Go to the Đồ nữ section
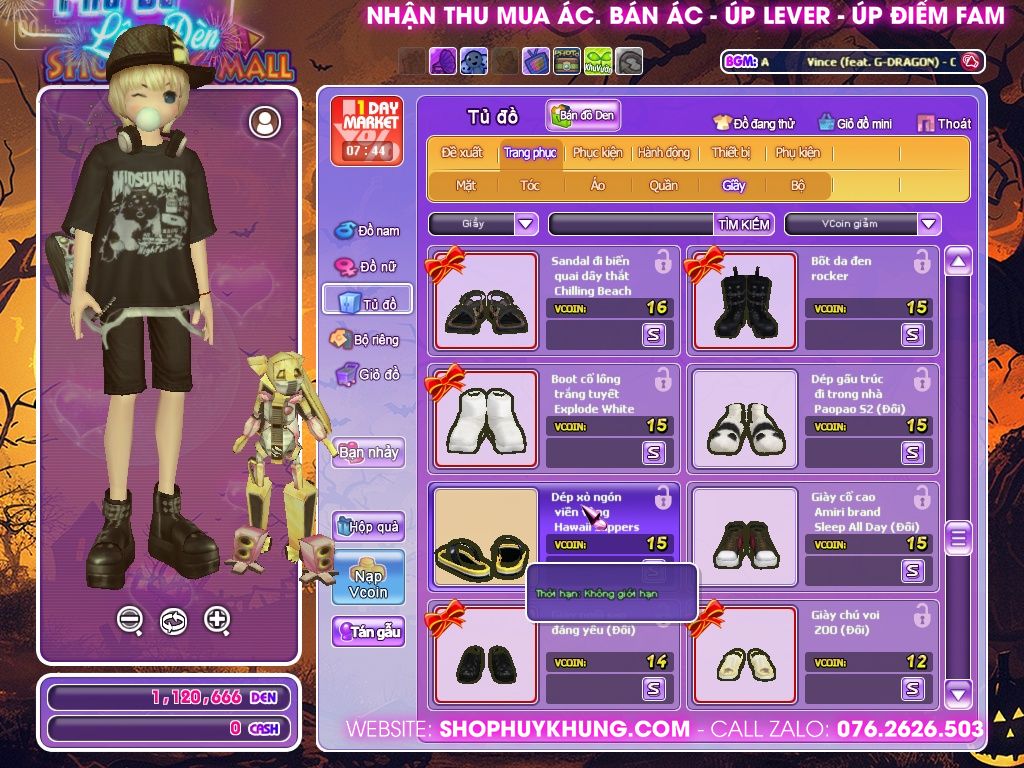The height and width of the screenshot is (768, 1024). coord(367,267)
